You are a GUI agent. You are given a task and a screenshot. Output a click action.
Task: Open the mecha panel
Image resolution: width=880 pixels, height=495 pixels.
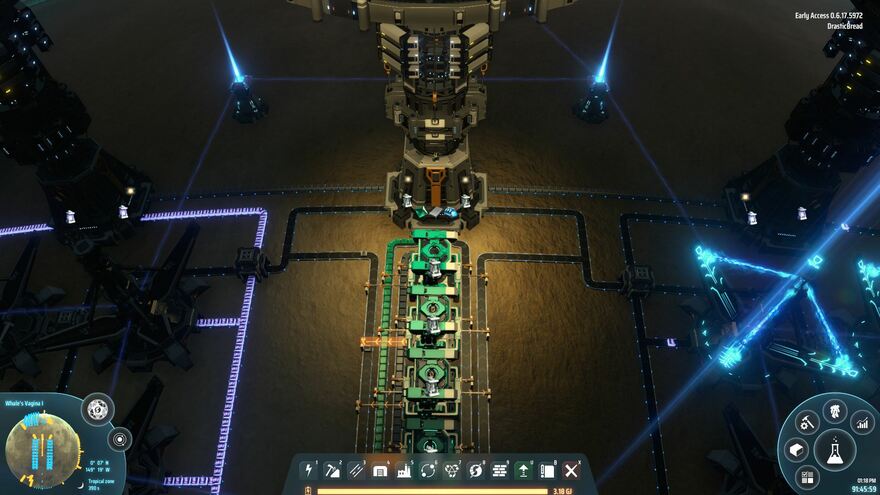835,410
